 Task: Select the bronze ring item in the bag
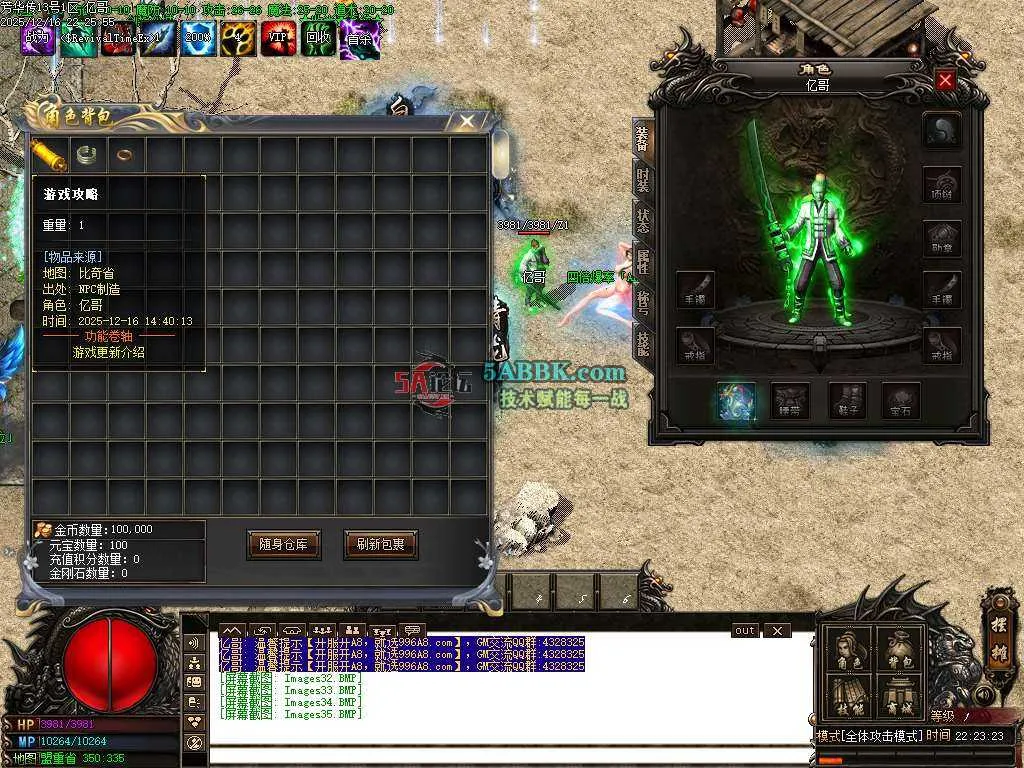[125, 154]
